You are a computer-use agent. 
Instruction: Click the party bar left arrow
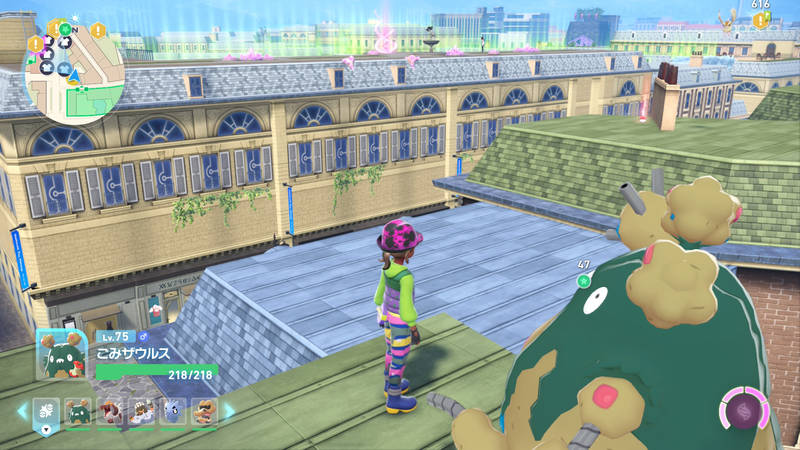[20, 410]
